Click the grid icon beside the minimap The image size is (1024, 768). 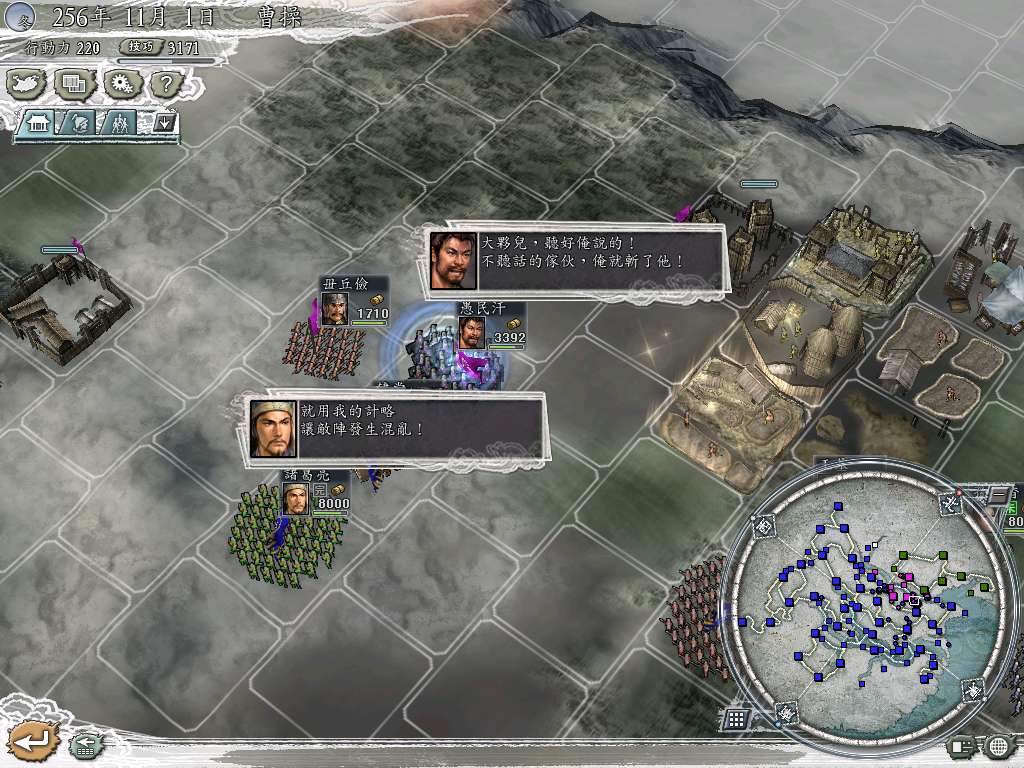coord(736,718)
